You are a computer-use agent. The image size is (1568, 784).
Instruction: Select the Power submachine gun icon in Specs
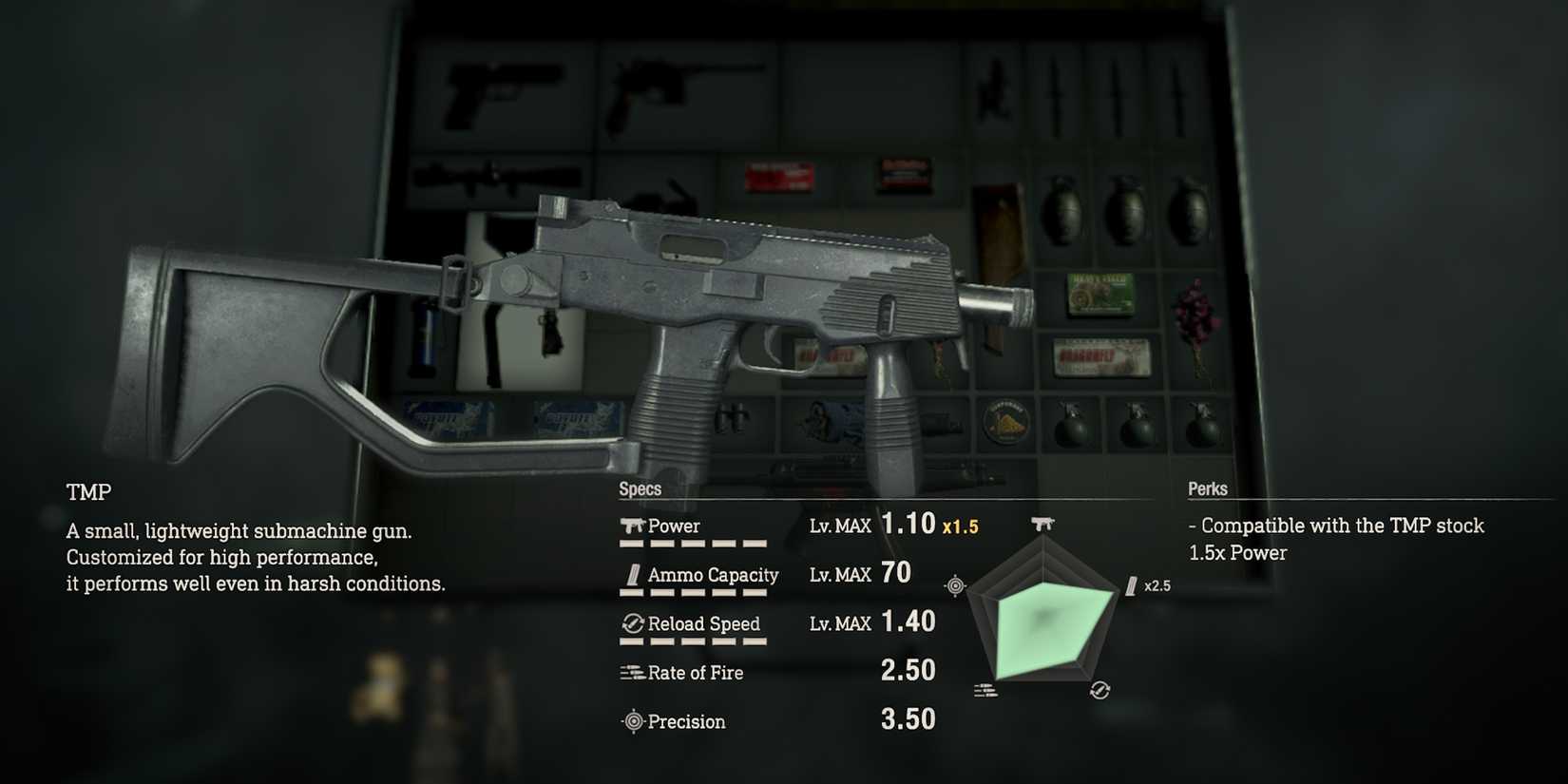coord(632,524)
